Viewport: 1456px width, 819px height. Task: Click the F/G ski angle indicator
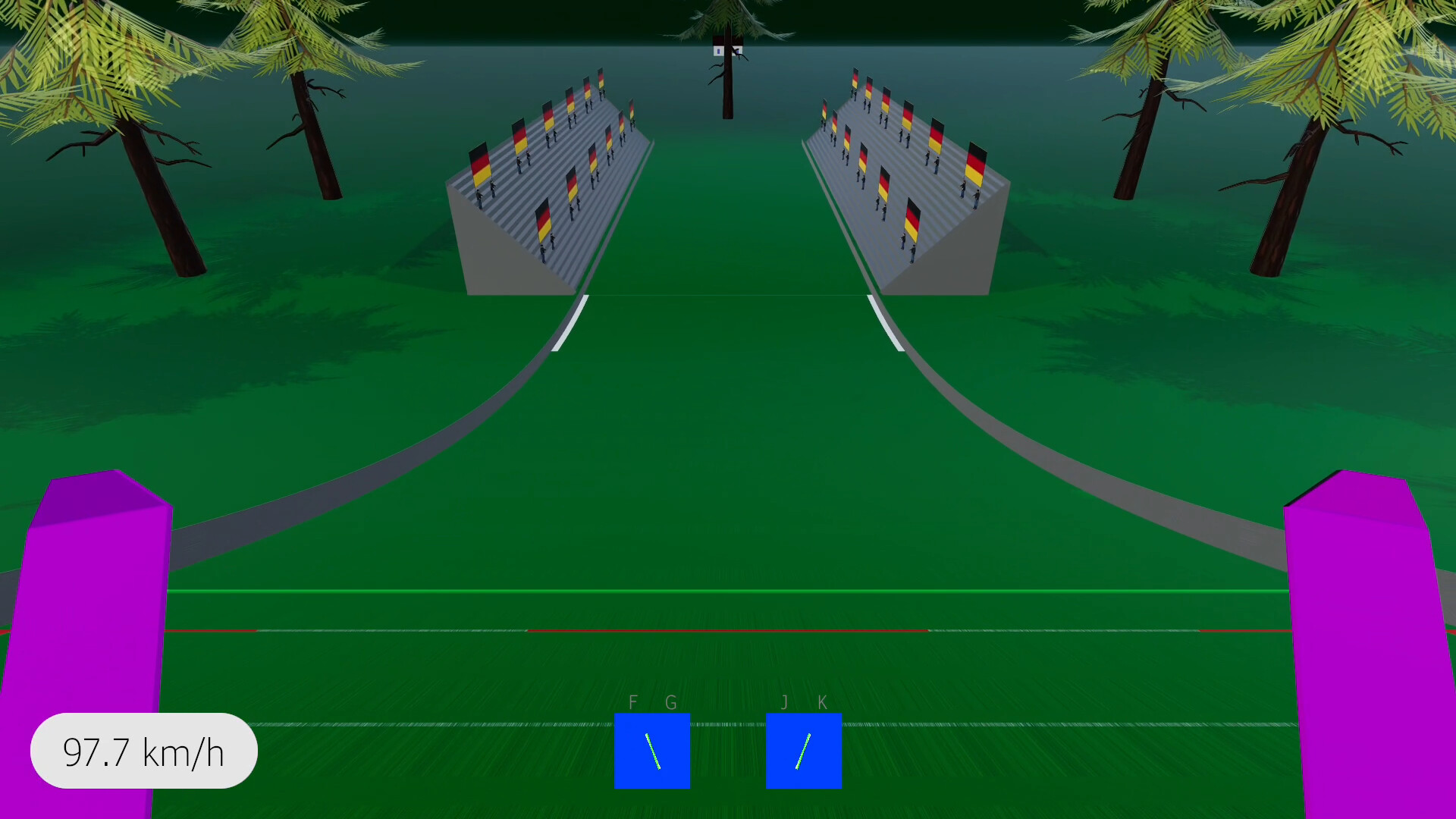[x=652, y=752]
